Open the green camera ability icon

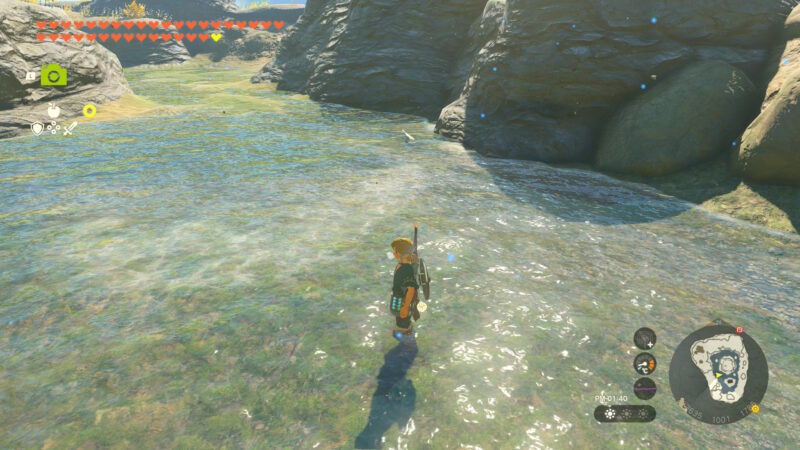tap(54, 75)
